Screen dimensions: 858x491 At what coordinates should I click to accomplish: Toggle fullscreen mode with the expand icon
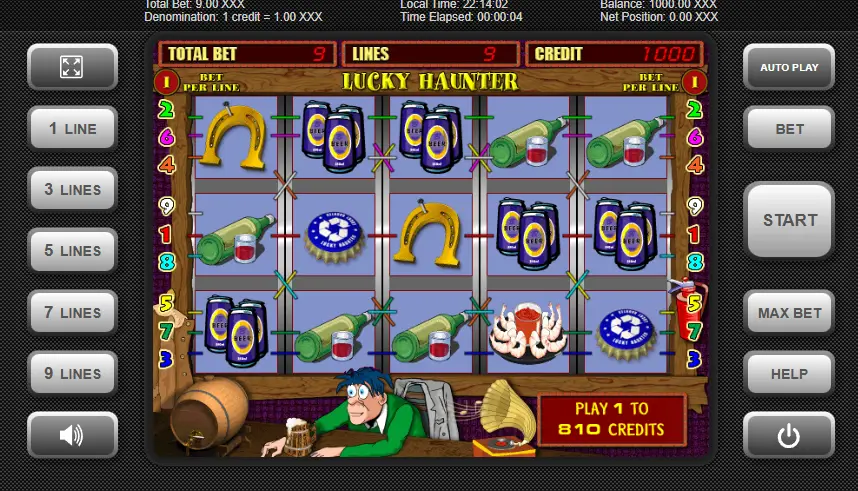(72, 67)
